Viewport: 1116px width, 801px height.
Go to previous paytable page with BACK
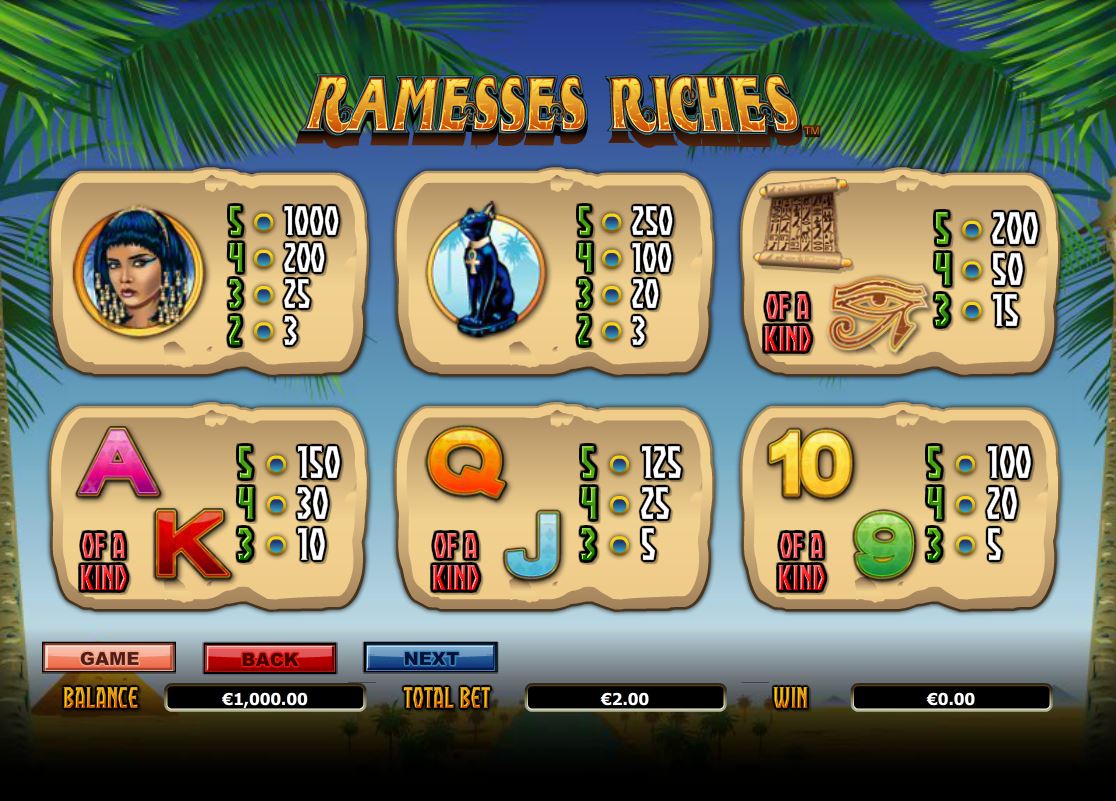[270, 659]
